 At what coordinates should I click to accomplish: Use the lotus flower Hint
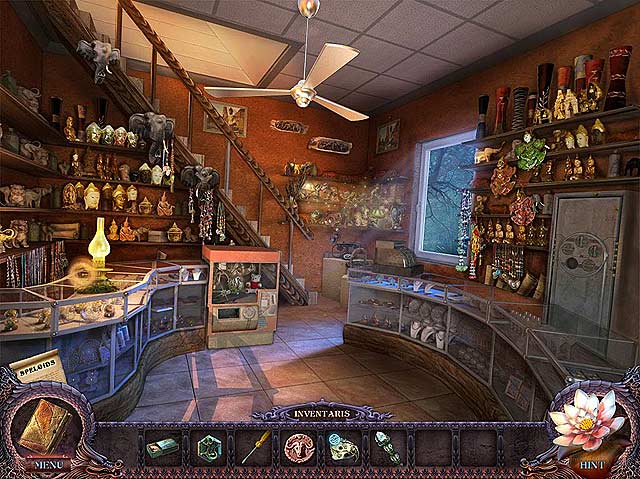(x=590, y=424)
